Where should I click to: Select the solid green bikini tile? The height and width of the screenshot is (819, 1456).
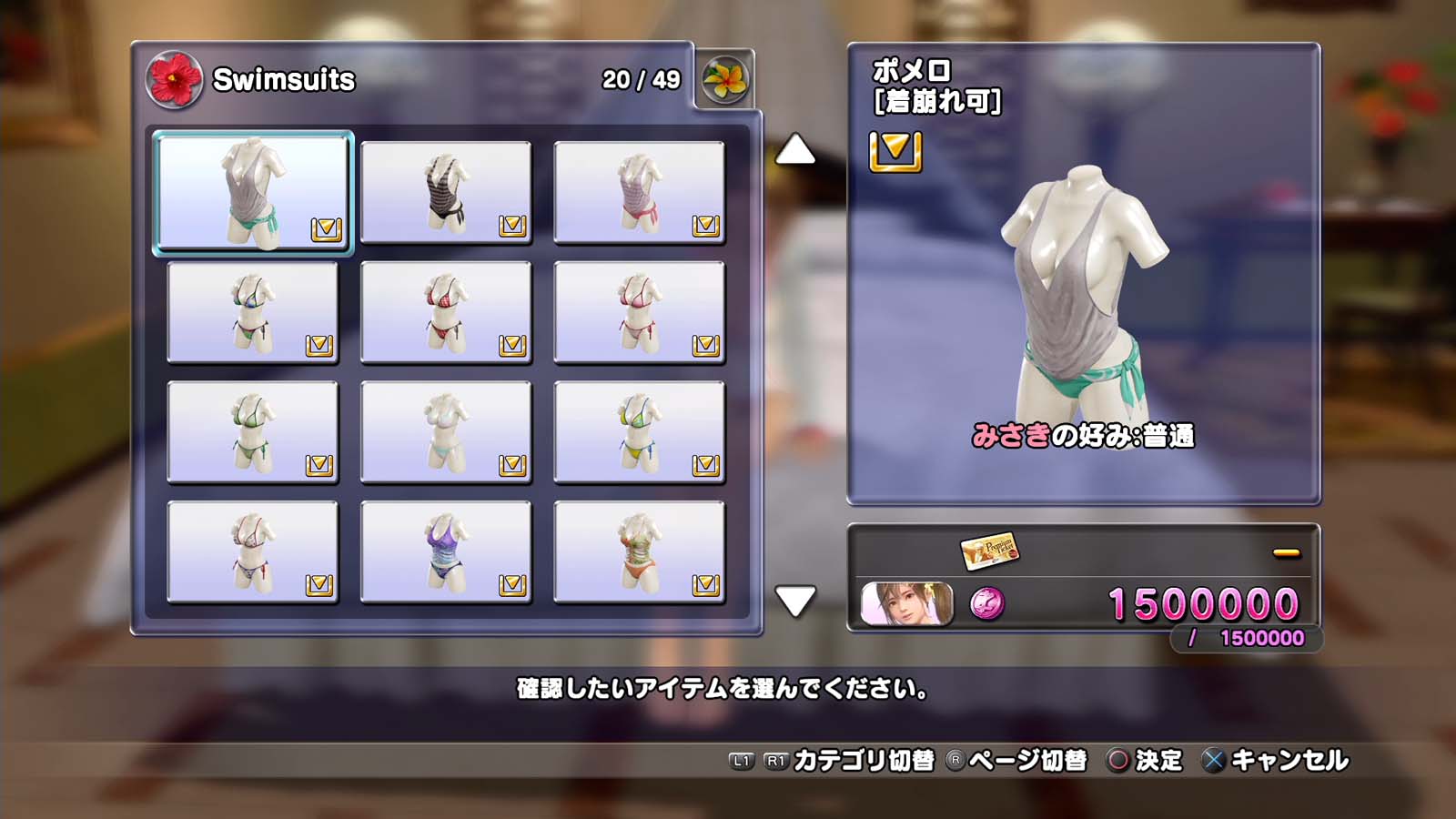(253, 432)
